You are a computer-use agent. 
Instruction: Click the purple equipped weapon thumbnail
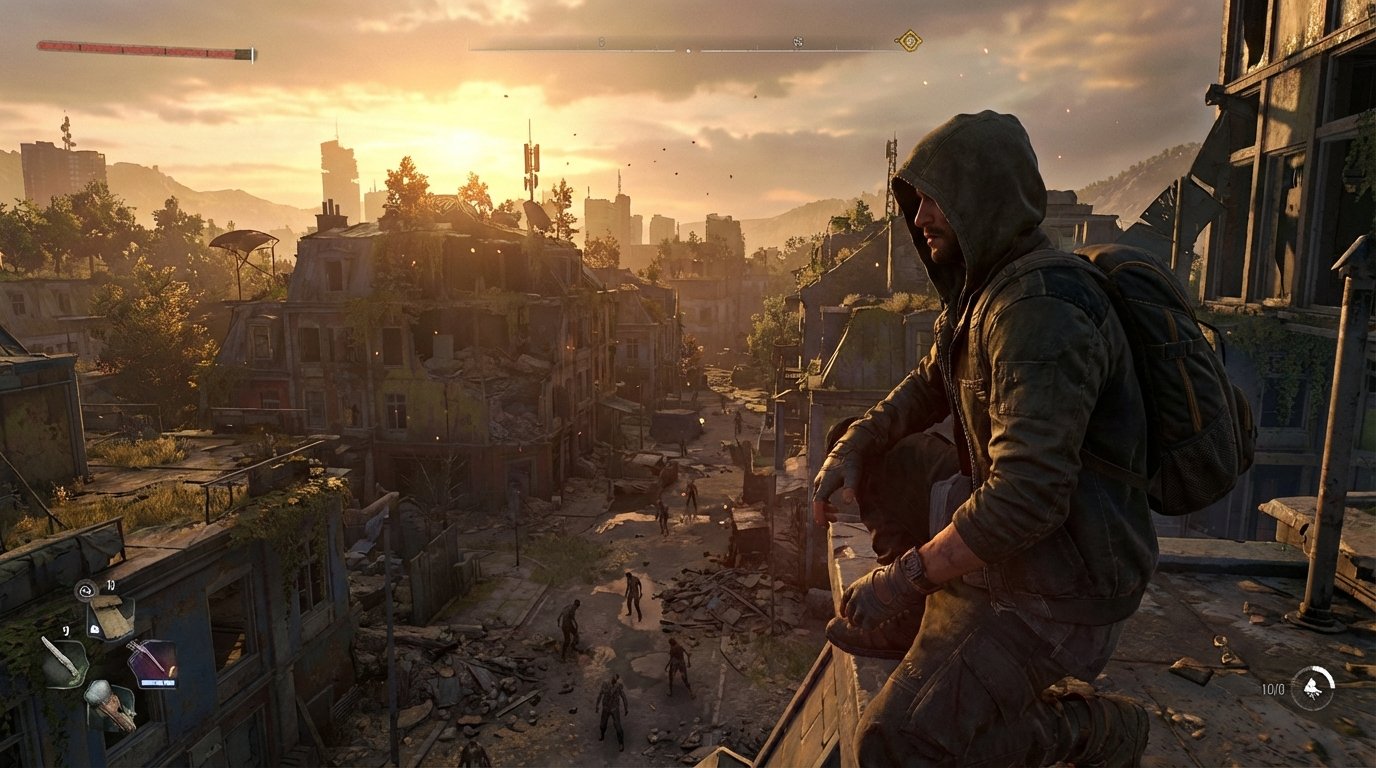pos(151,658)
